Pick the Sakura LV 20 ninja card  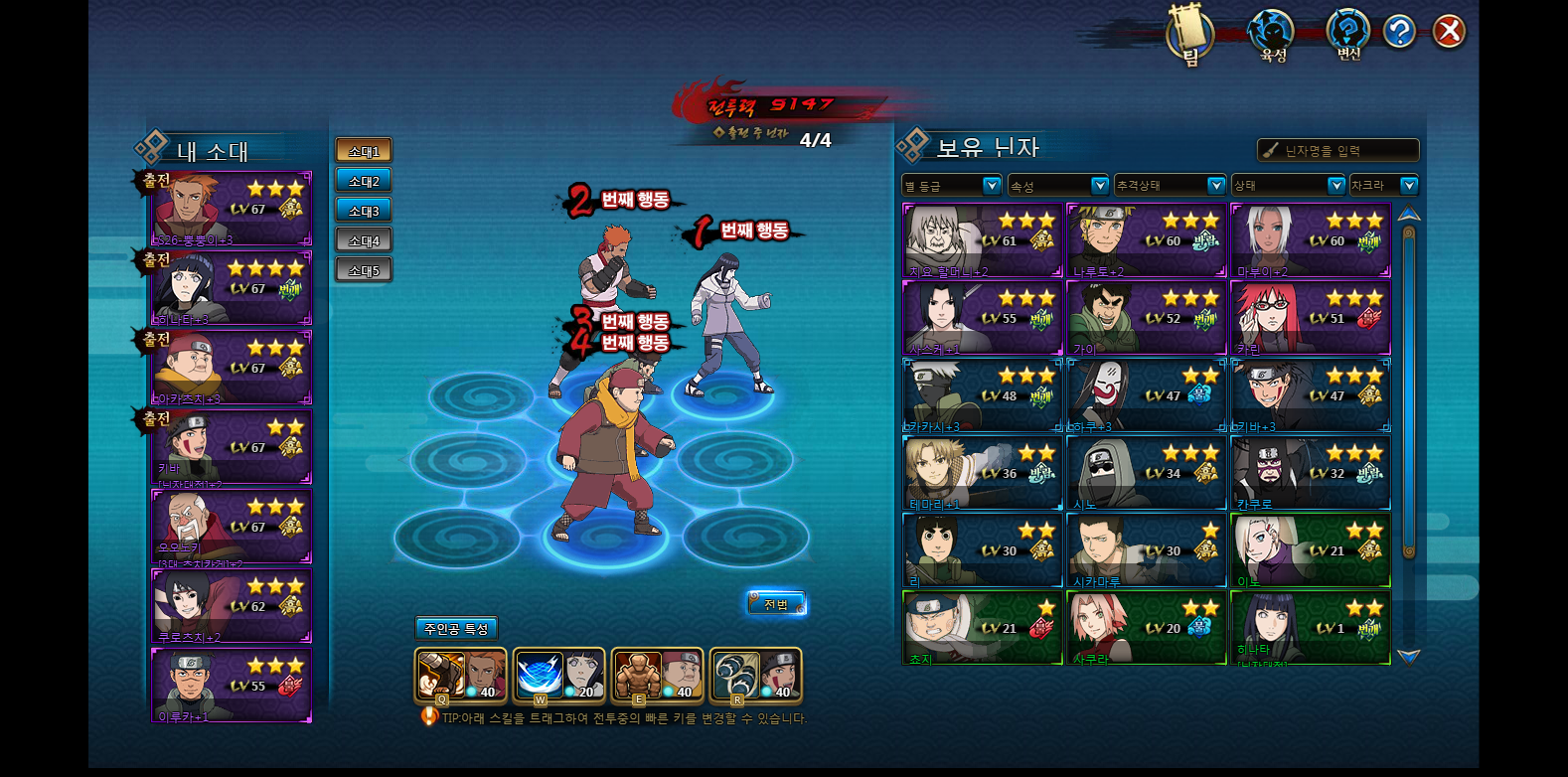point(1146,628)
